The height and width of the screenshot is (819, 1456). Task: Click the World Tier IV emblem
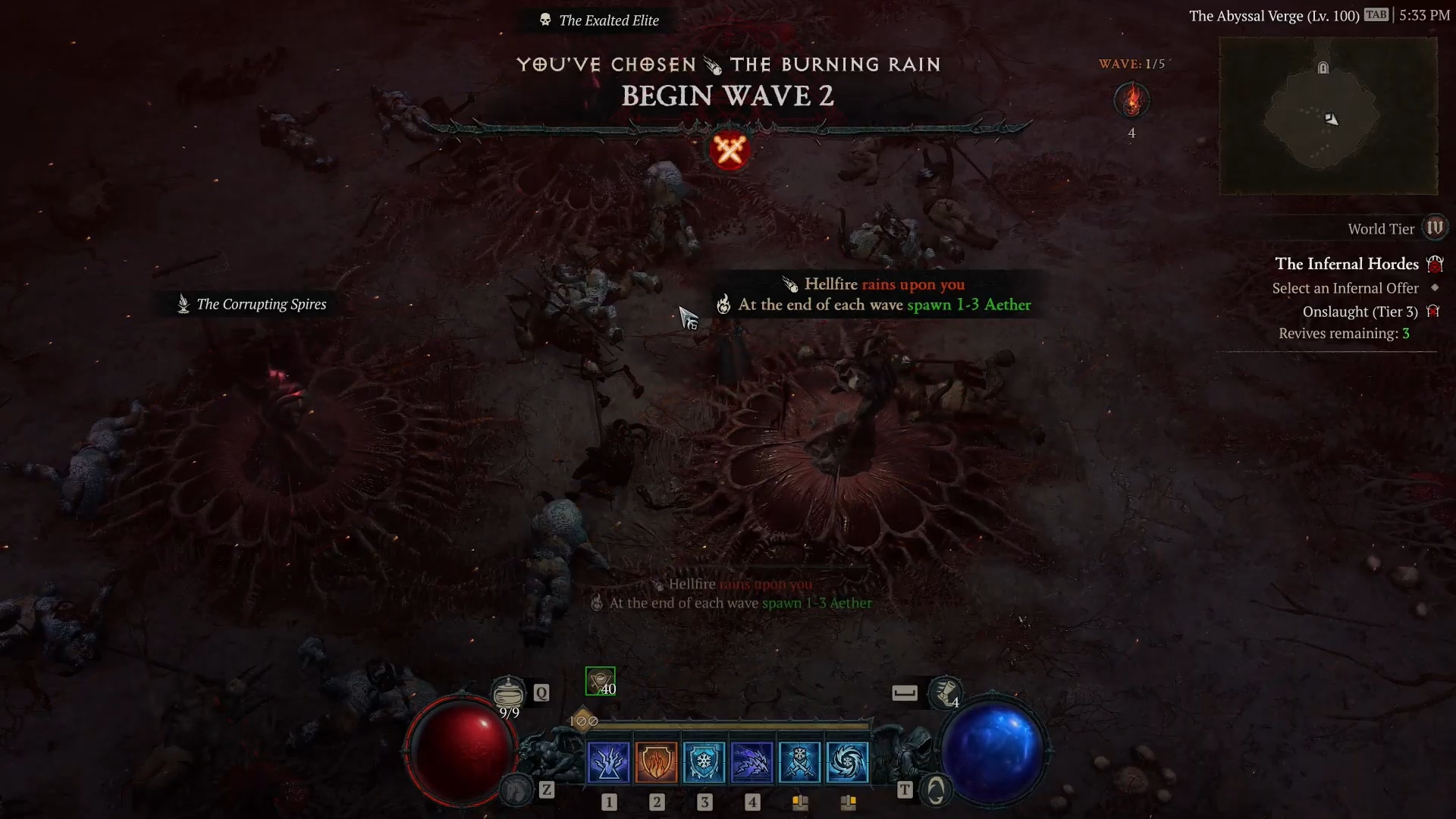click(1436, 227)
